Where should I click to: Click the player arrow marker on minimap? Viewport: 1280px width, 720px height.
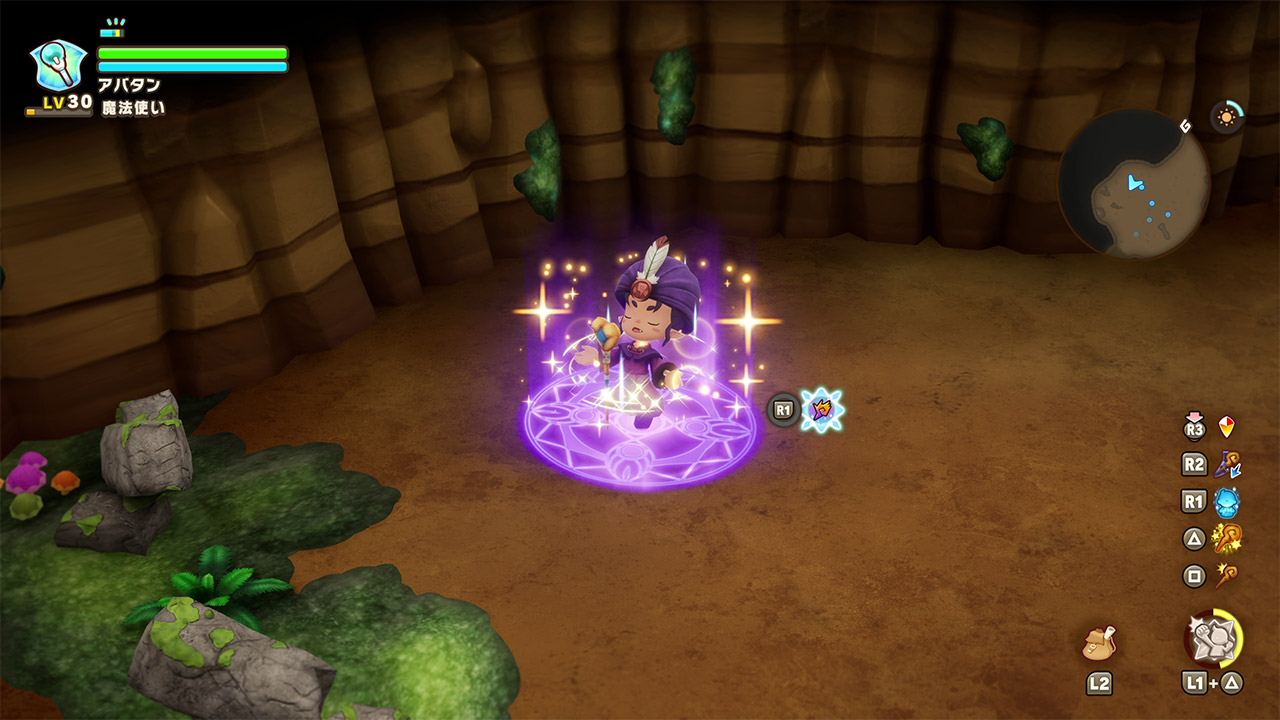1135,183
